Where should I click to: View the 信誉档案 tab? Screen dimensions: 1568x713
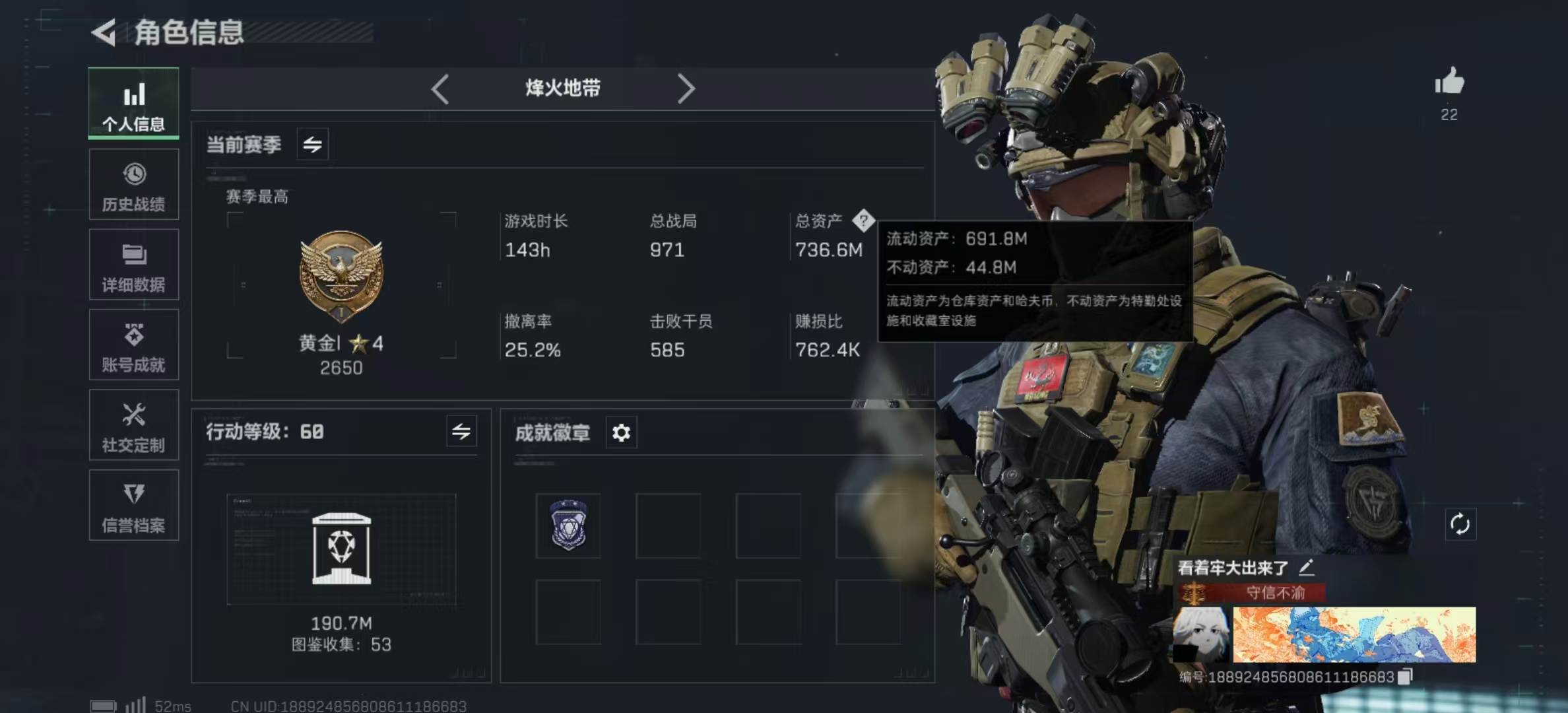coord(134,506)
